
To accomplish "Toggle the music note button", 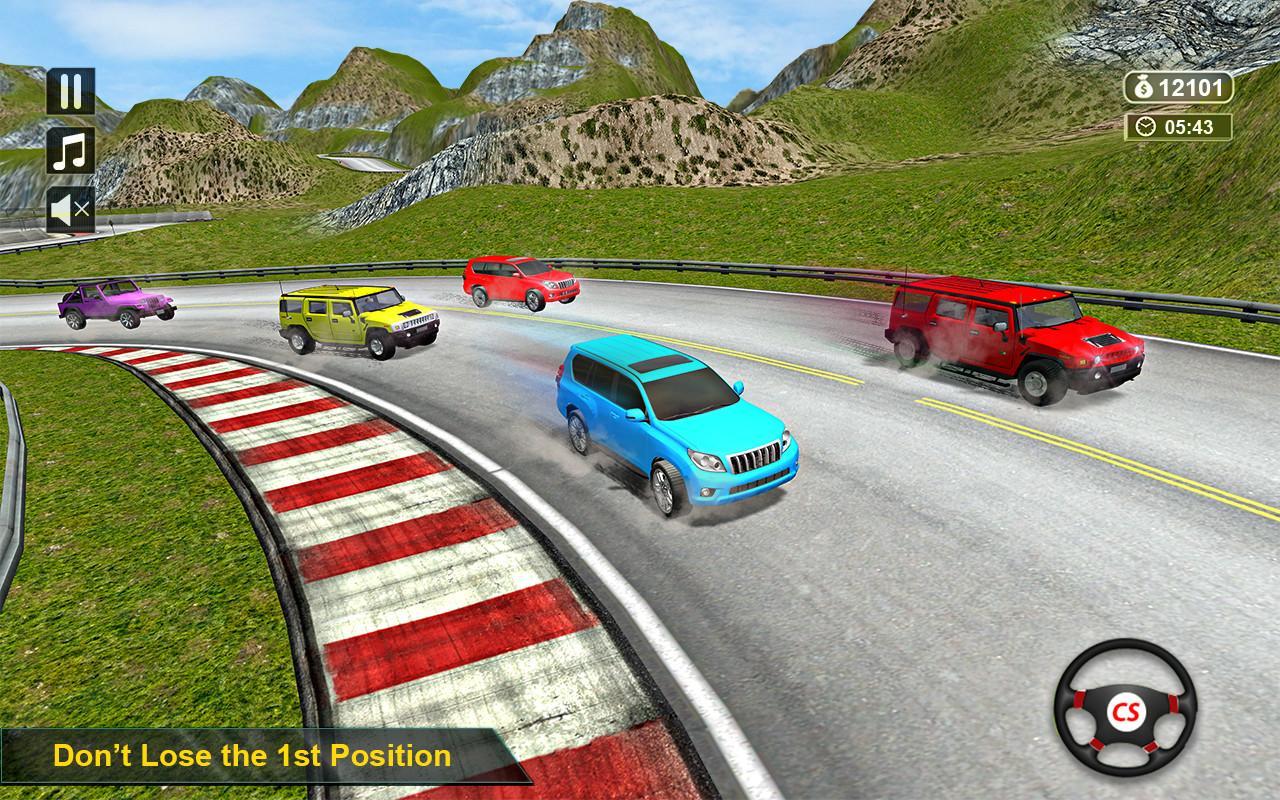I will (x=71, y=151).
